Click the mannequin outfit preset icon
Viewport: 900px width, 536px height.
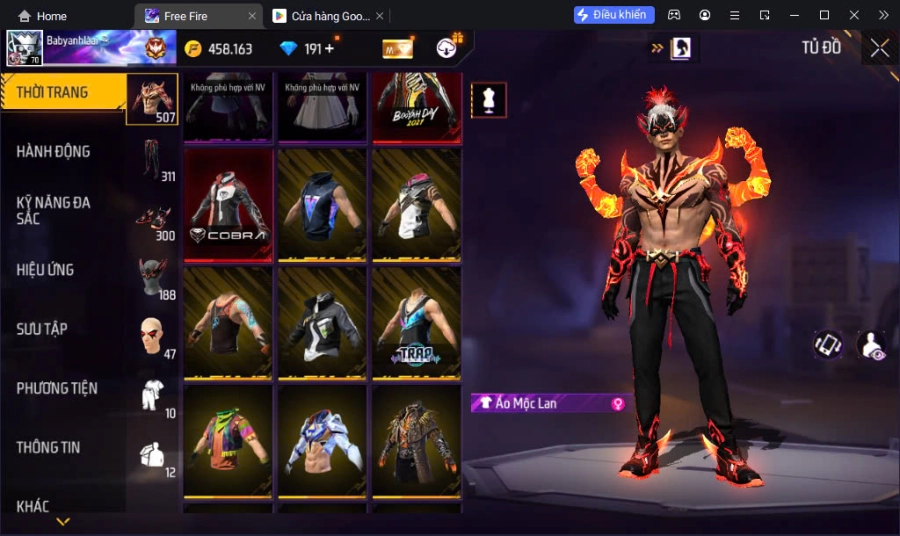click(x=489, y=100)
